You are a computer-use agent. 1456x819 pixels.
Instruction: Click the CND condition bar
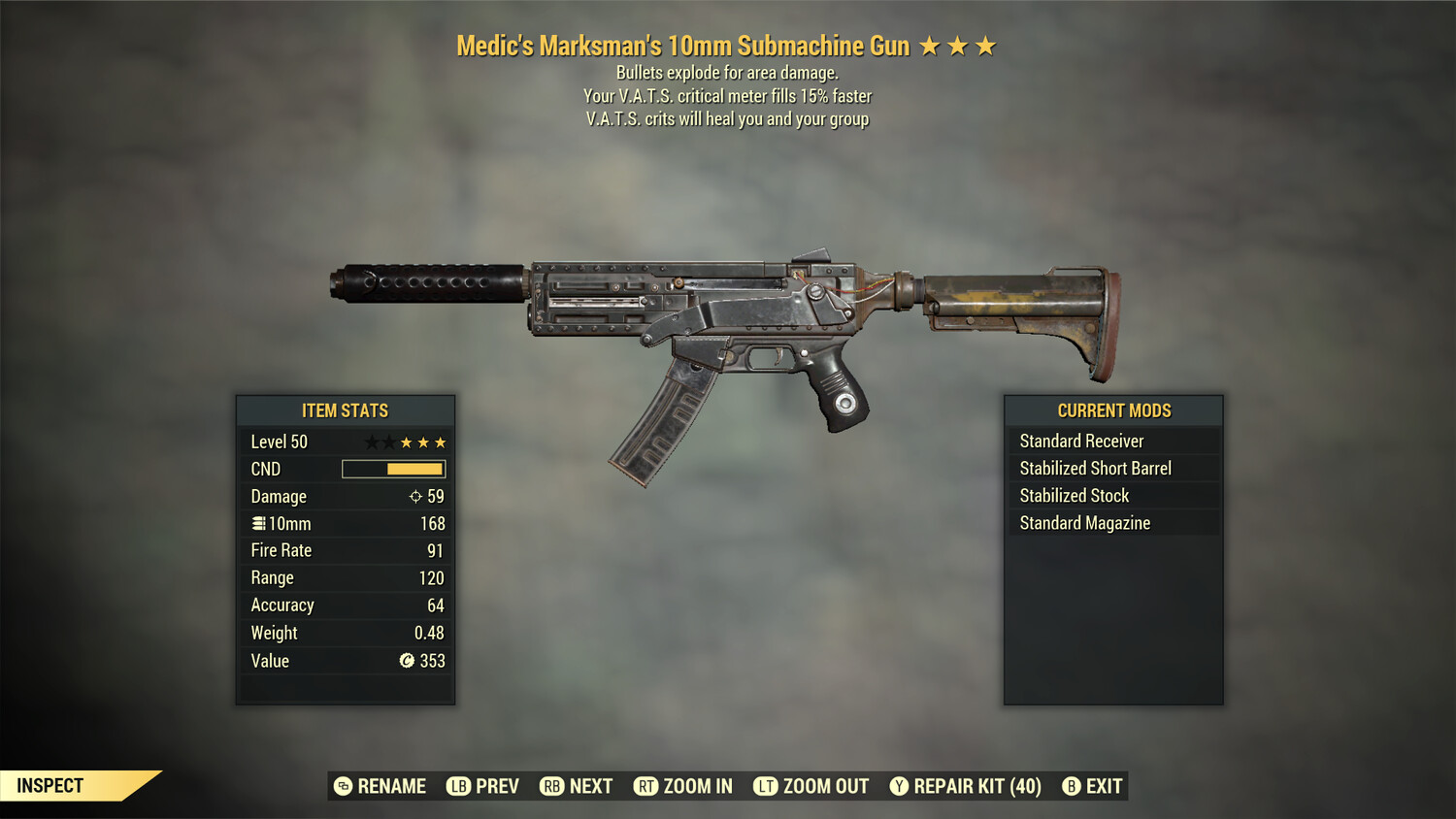(392, 469)
